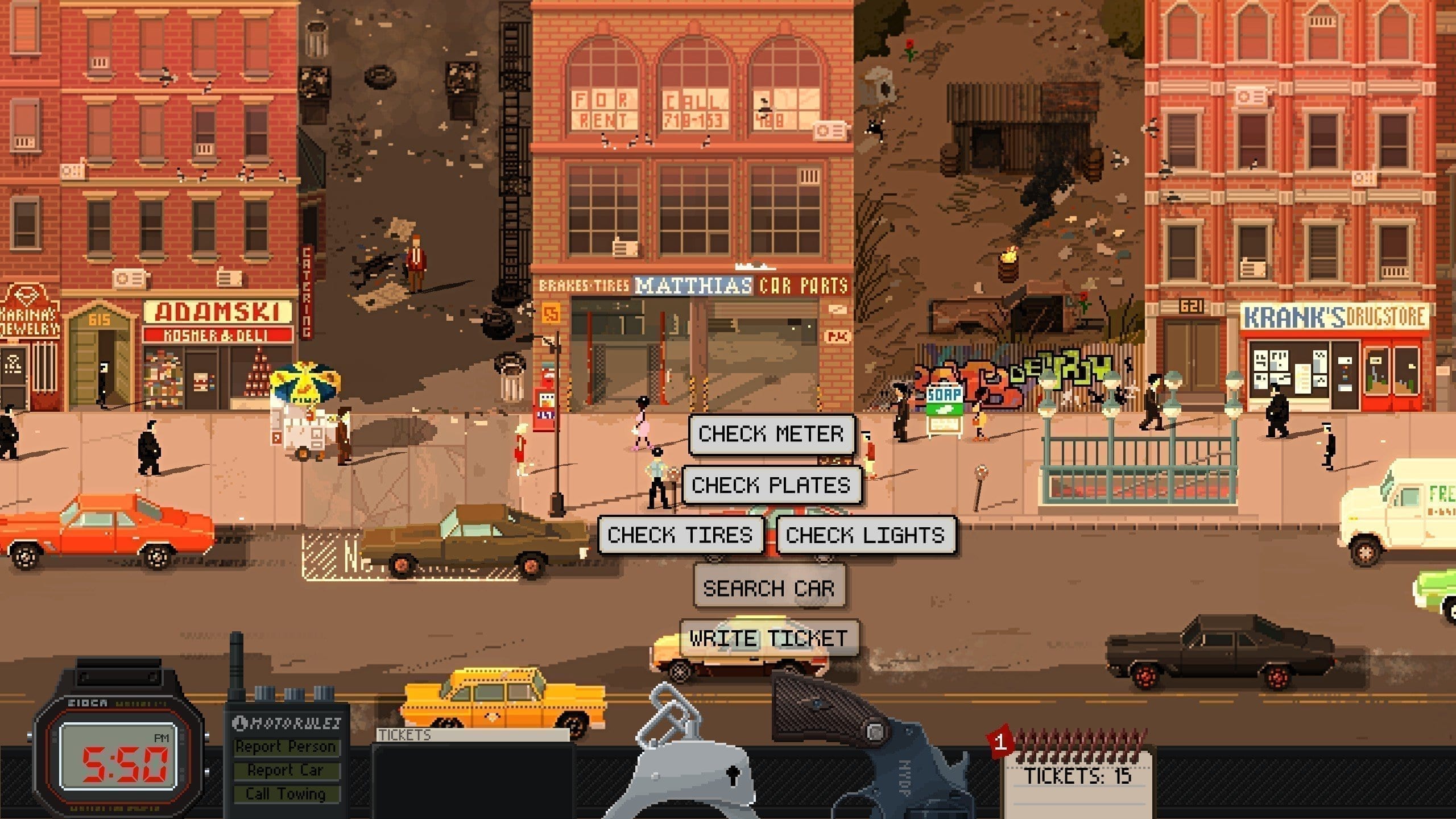1456x819 pixels.
Task: Select Report Person on the radio
Action: pos(286,747)
